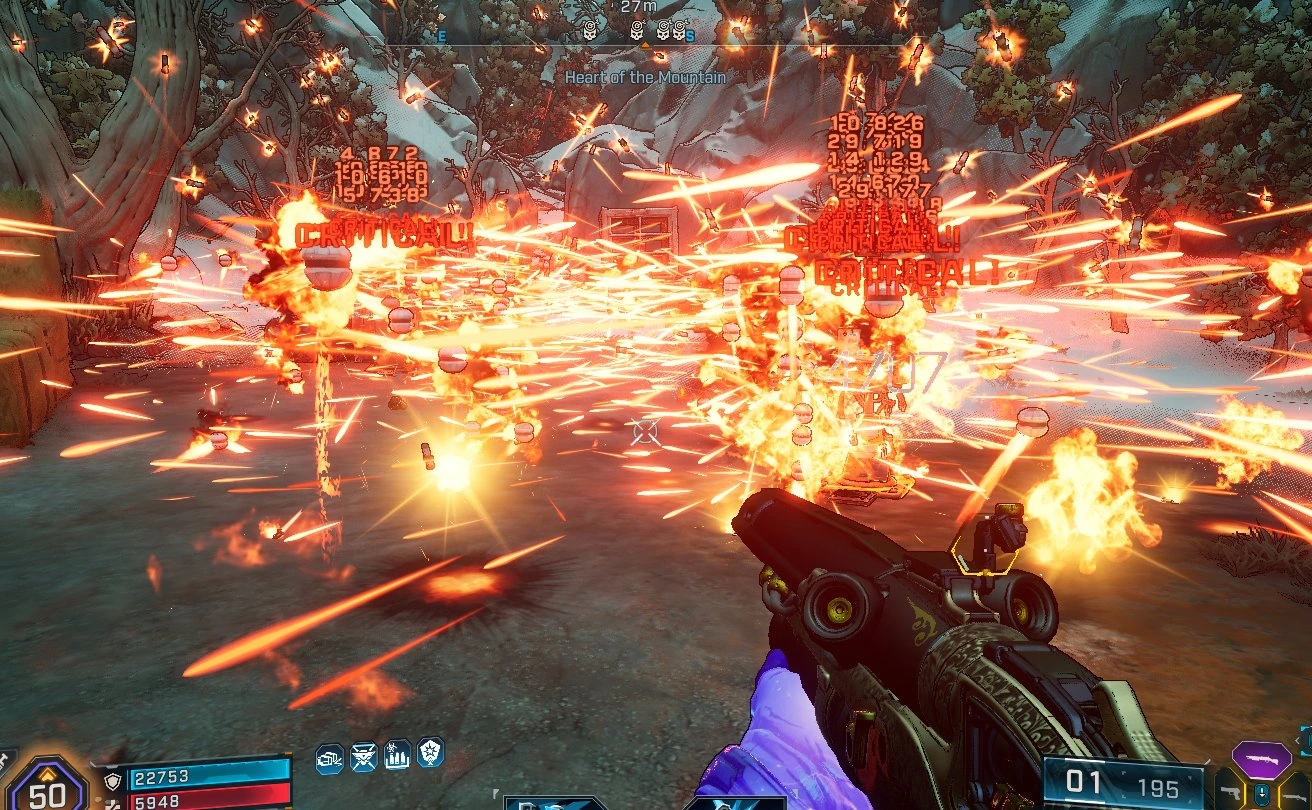Click the crossed-out winged emblem buff icon
Screen dimensions: 1312x810
pyautogui.click(x=364, y=756)
